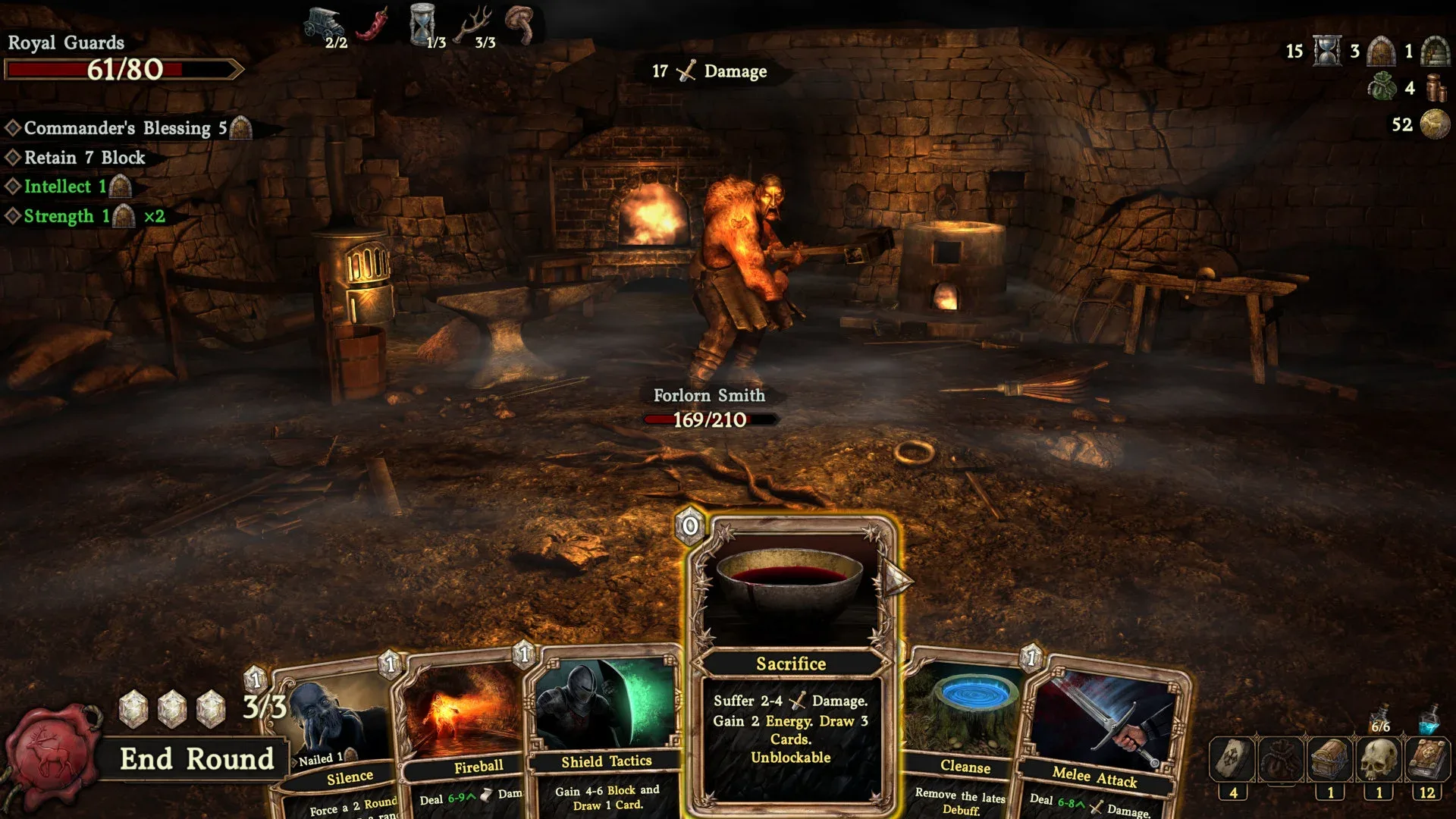Use the blue potion flask
The height and width of the screenshot is (819, 1456).
pyautogui.click(x=1429, y=718)
